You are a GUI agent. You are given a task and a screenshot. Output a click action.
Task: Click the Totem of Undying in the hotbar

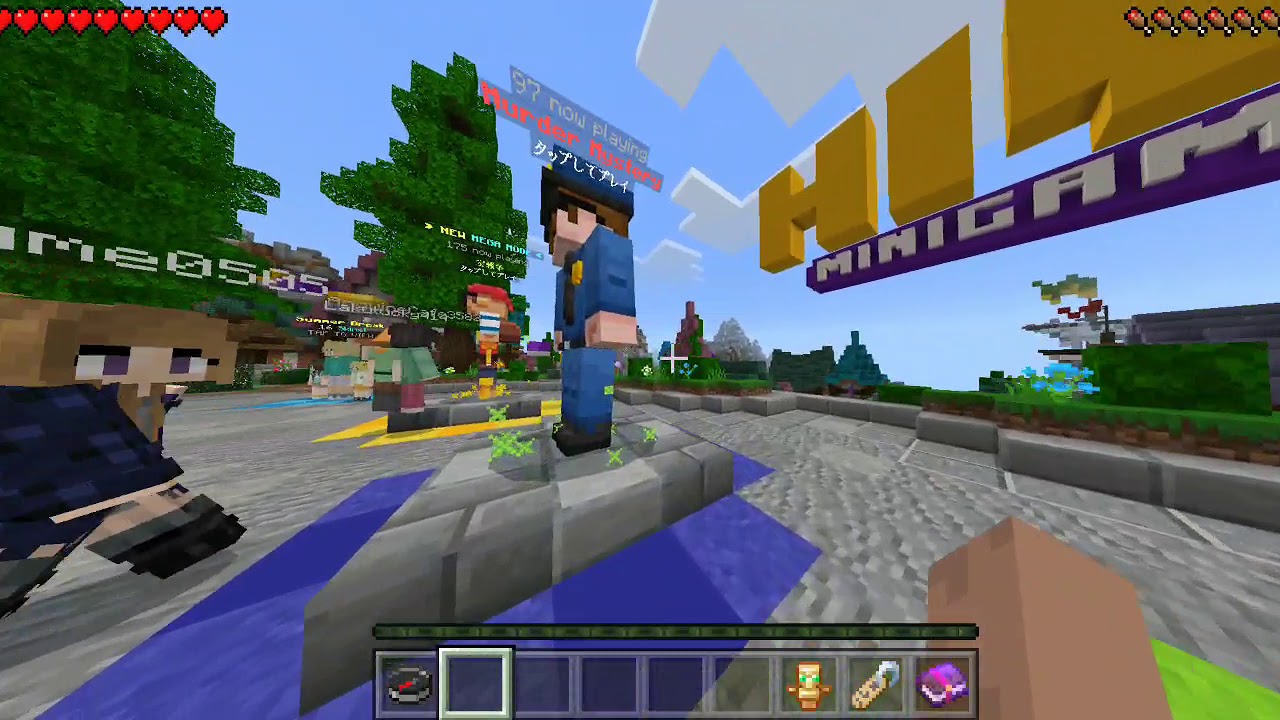click(x=810, y=680)
